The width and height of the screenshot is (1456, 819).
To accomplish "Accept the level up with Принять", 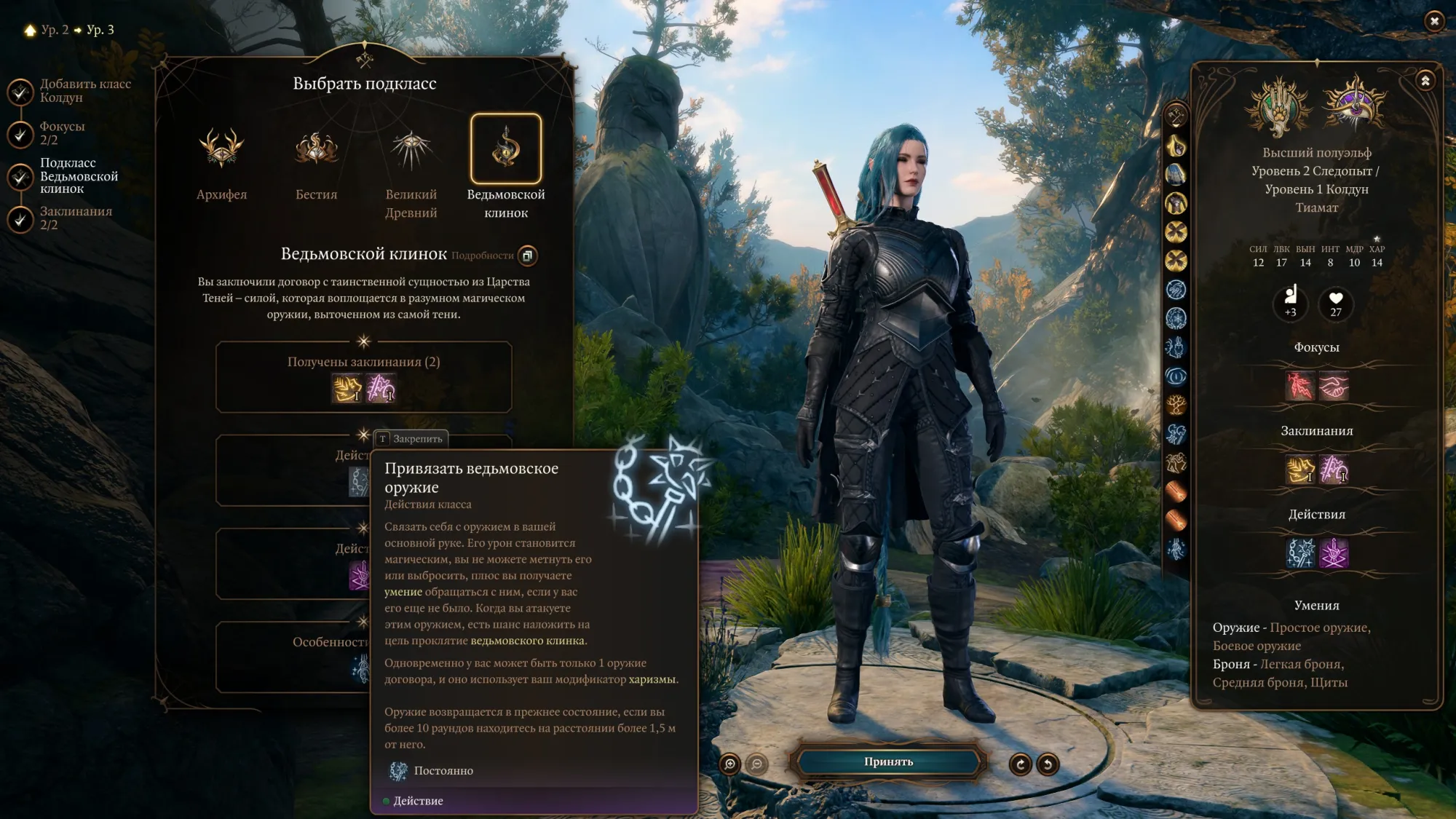I will coord(888,762).
